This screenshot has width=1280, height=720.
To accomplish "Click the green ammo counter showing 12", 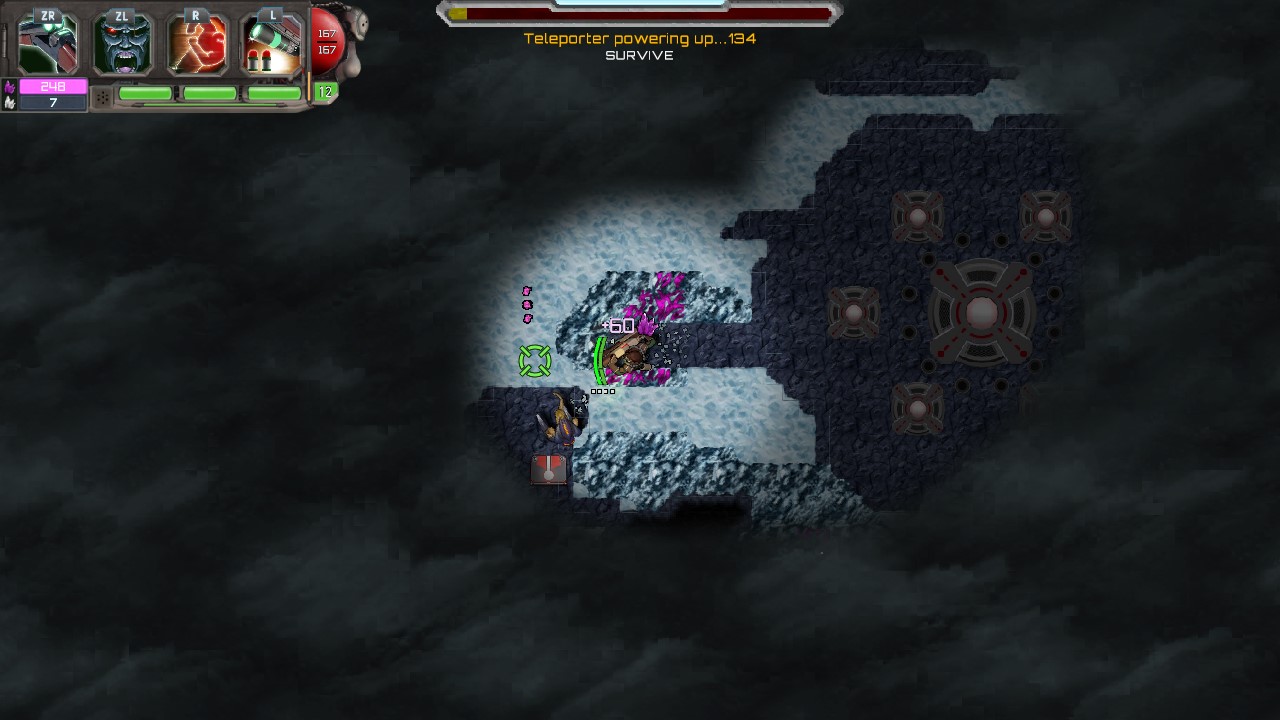I will click(x=324, y=91).
